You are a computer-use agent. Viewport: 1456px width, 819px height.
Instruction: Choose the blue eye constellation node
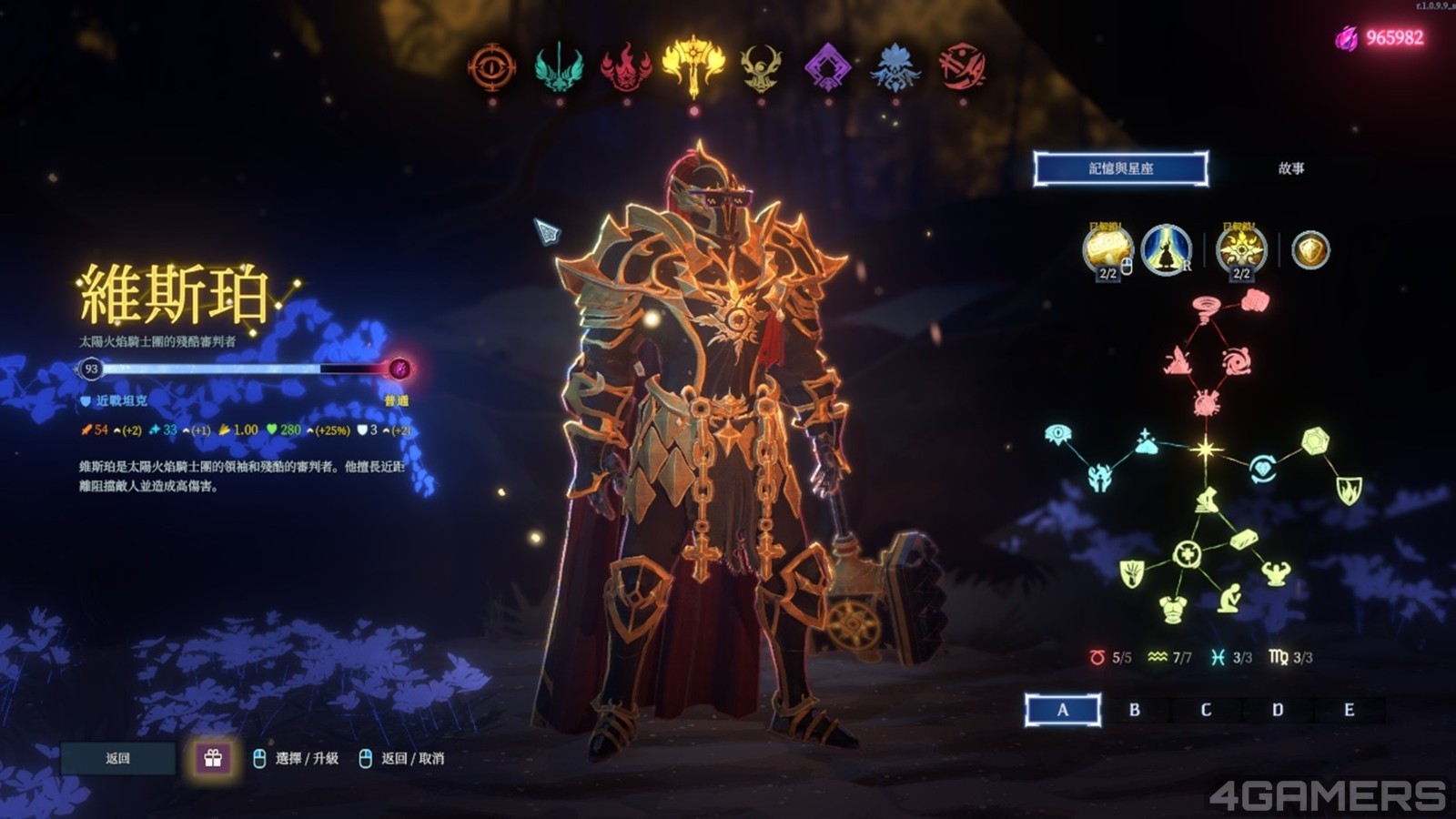pos(1058,434)
